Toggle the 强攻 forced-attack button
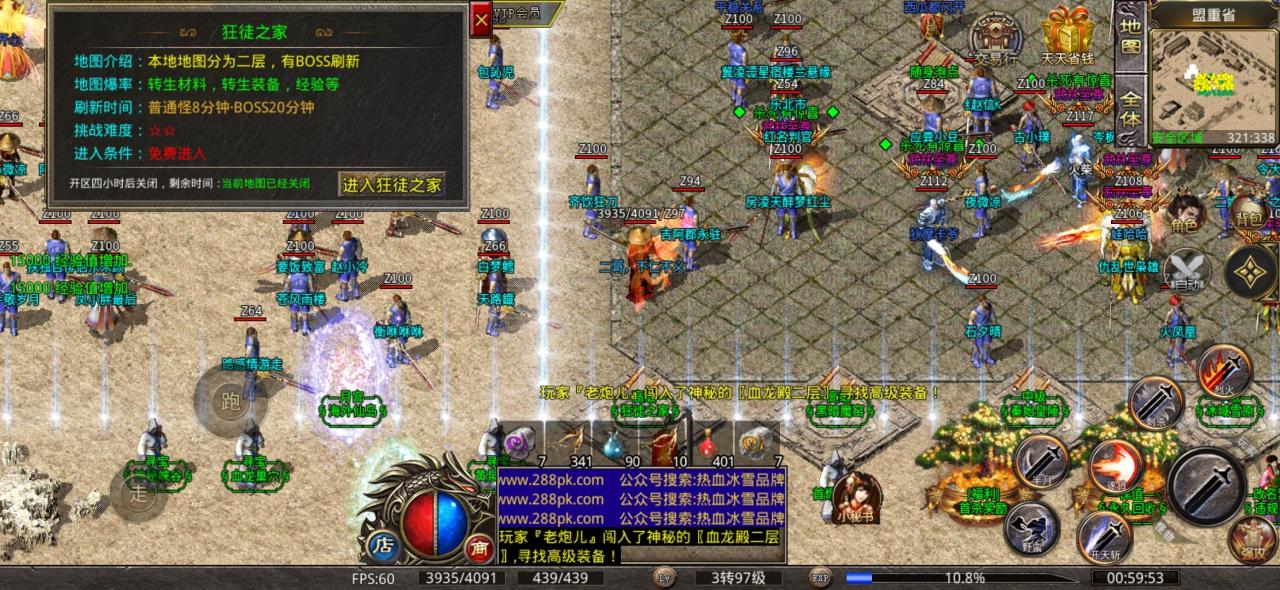1280x590 pixels. [1253, 540]
